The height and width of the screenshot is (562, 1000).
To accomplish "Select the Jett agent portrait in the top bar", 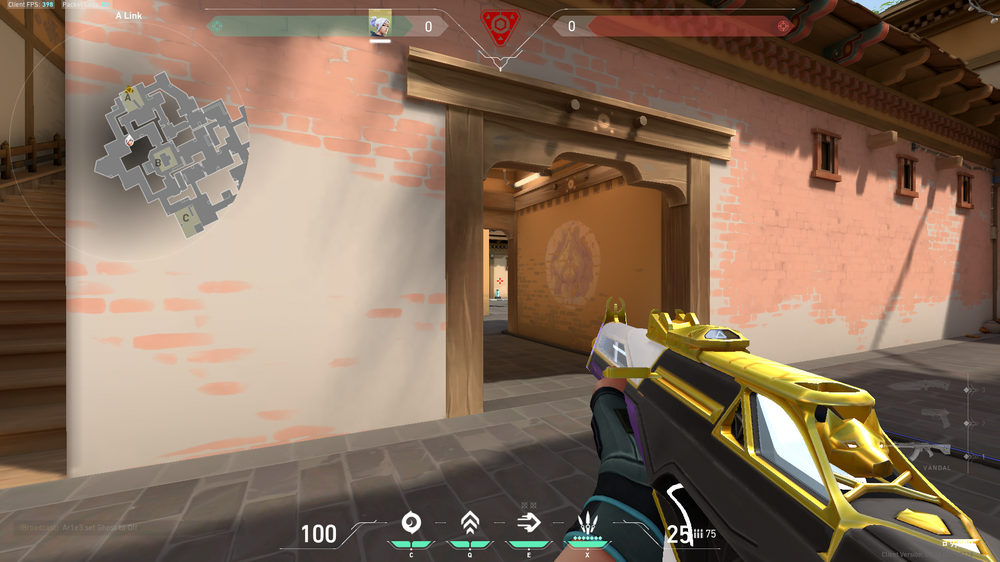I will (x=380, y=24).
